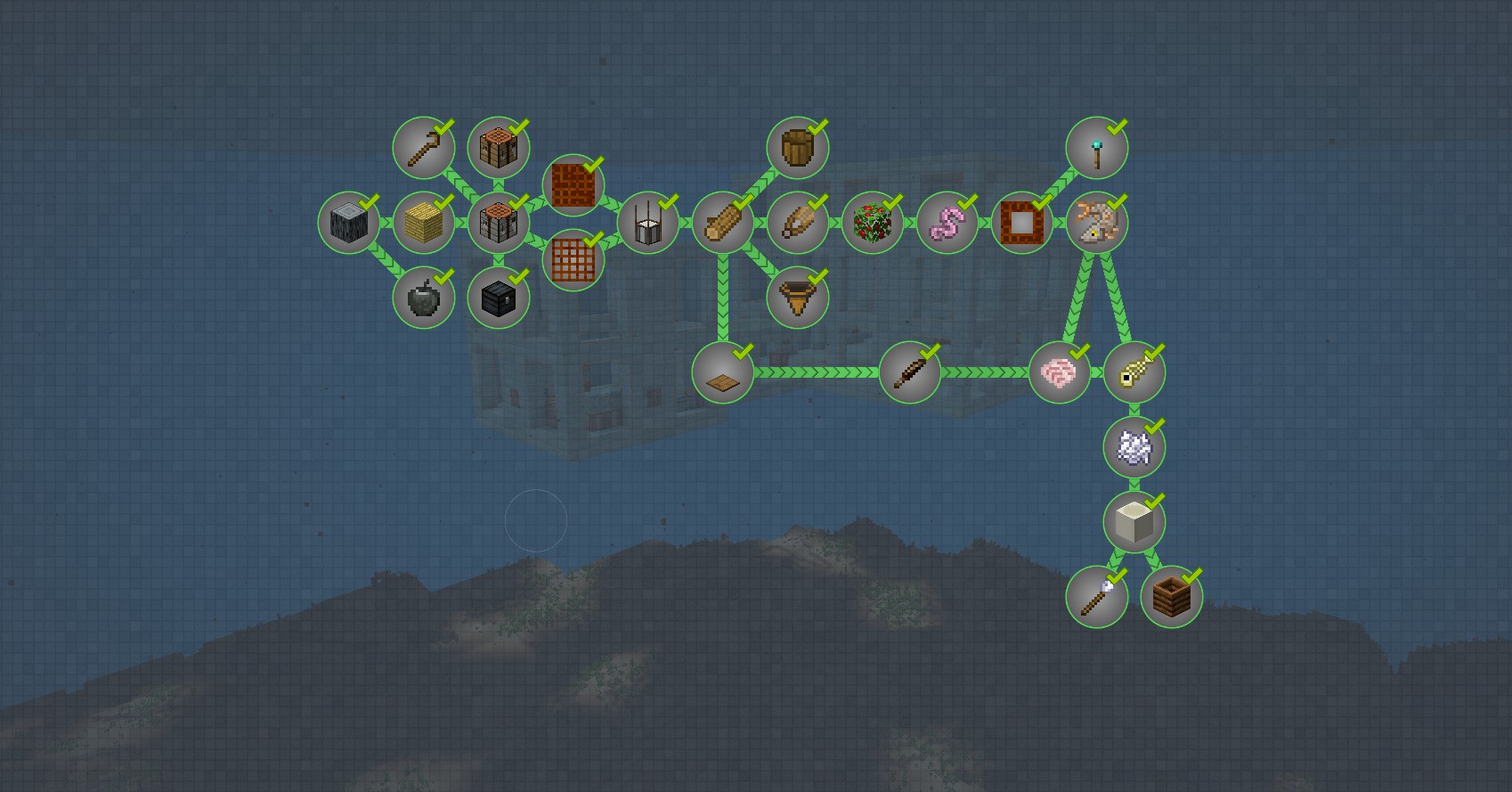Screen dimensions: 1512x792
Task: Open the fish skeleton quest node
Action: [1134, 372]
